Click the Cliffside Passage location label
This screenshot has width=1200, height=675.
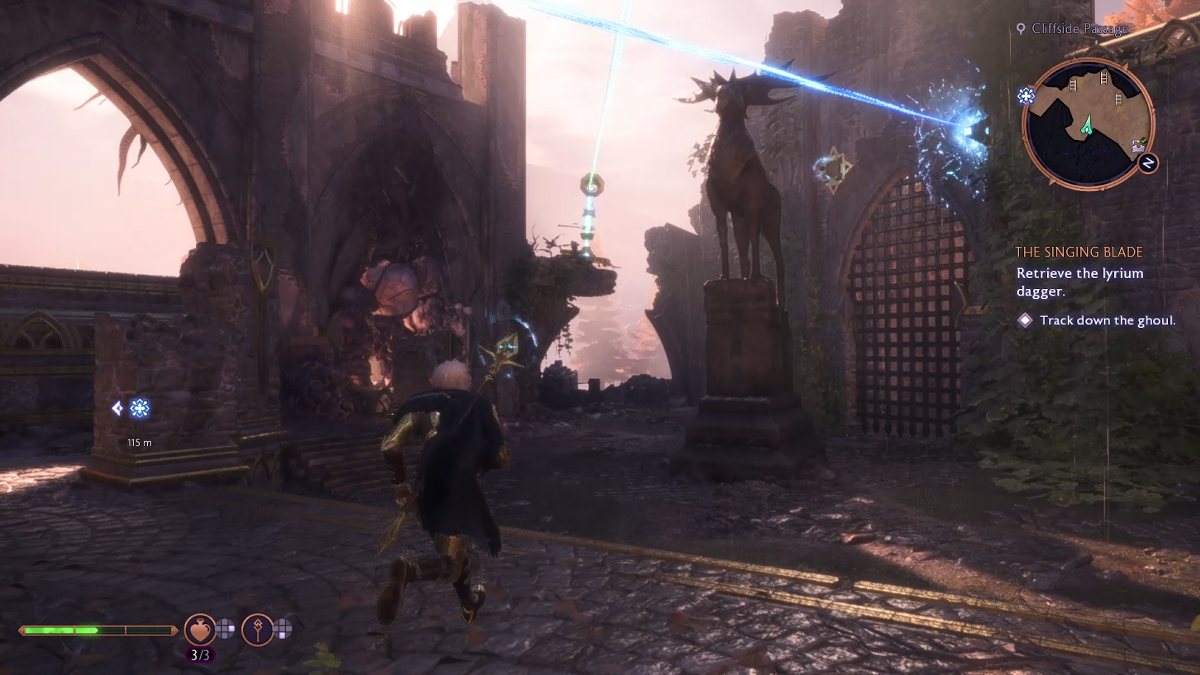click(x=1080, y=29)
